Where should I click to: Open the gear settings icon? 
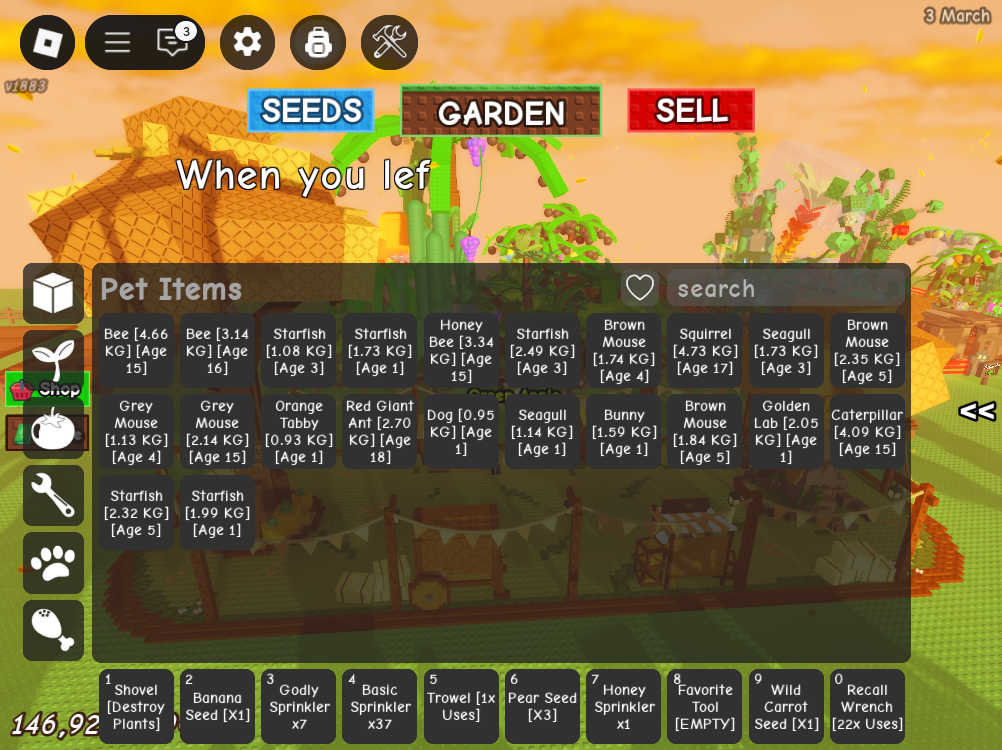point(247,42)
